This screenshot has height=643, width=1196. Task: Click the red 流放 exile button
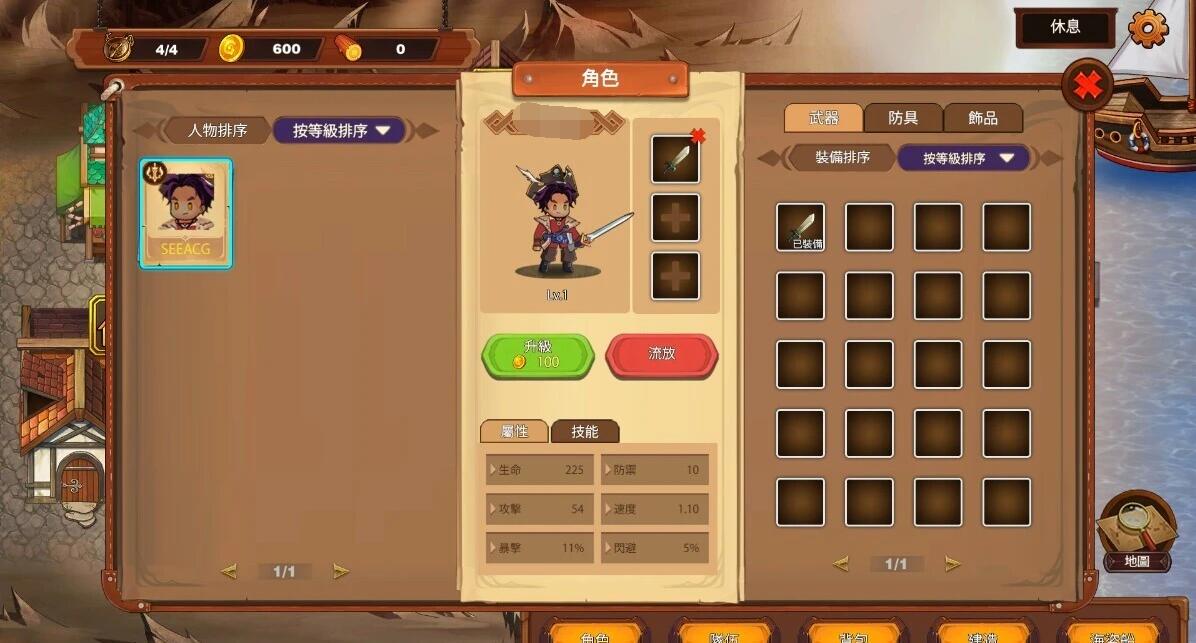(x=662, y=355)
